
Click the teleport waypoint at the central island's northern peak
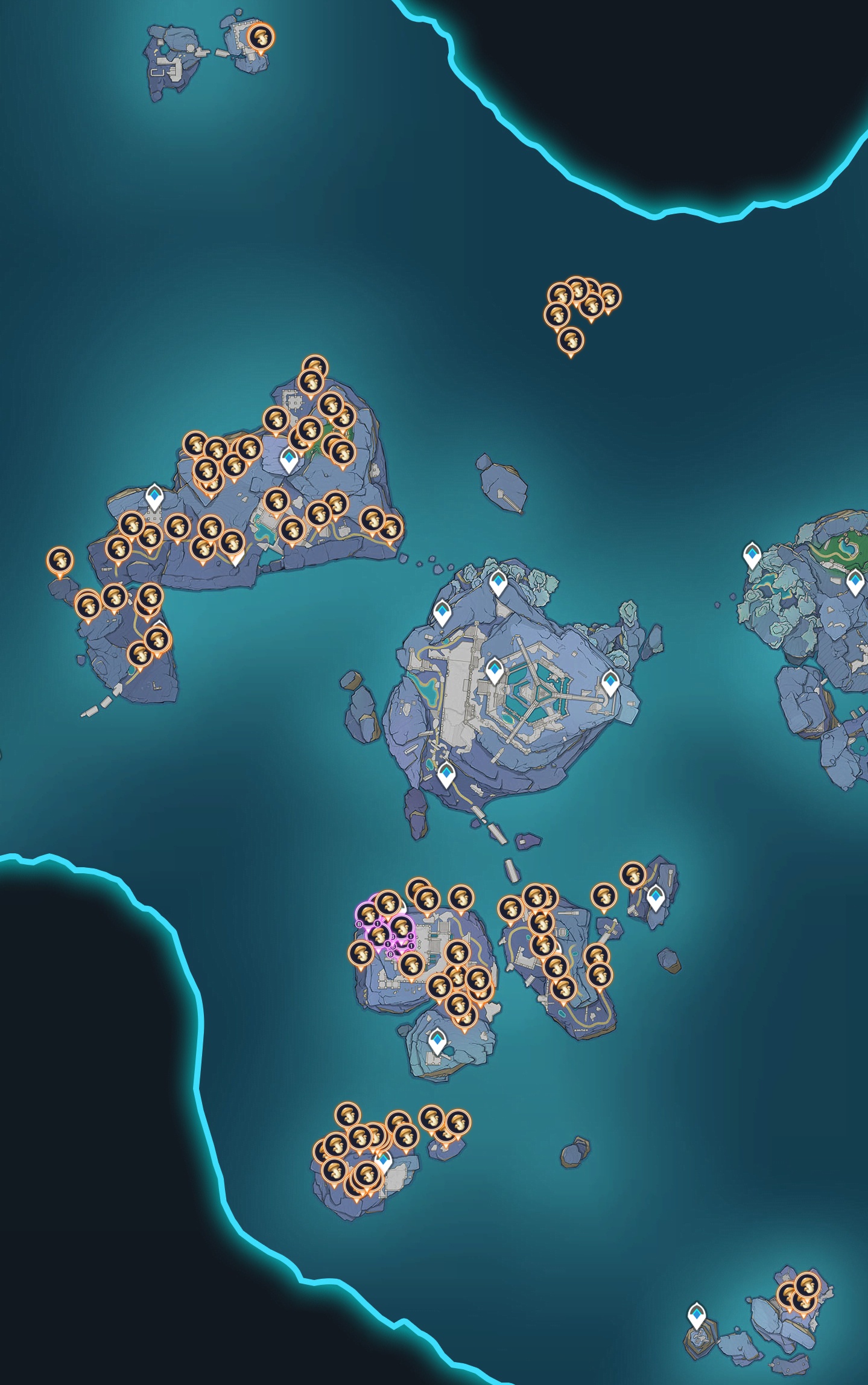(x=498, y=583)
